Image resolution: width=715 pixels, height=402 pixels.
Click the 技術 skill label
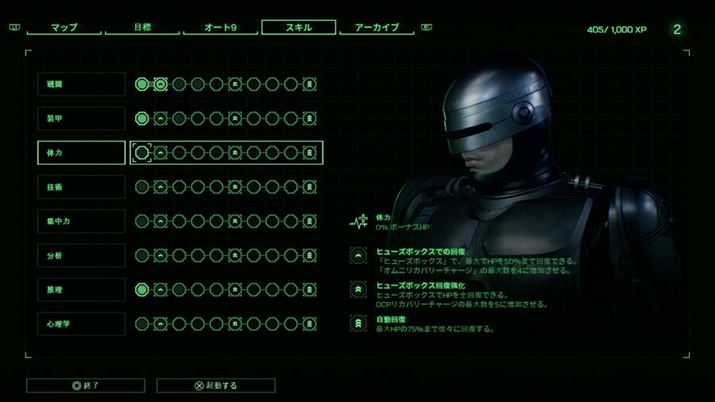(81, 186)
